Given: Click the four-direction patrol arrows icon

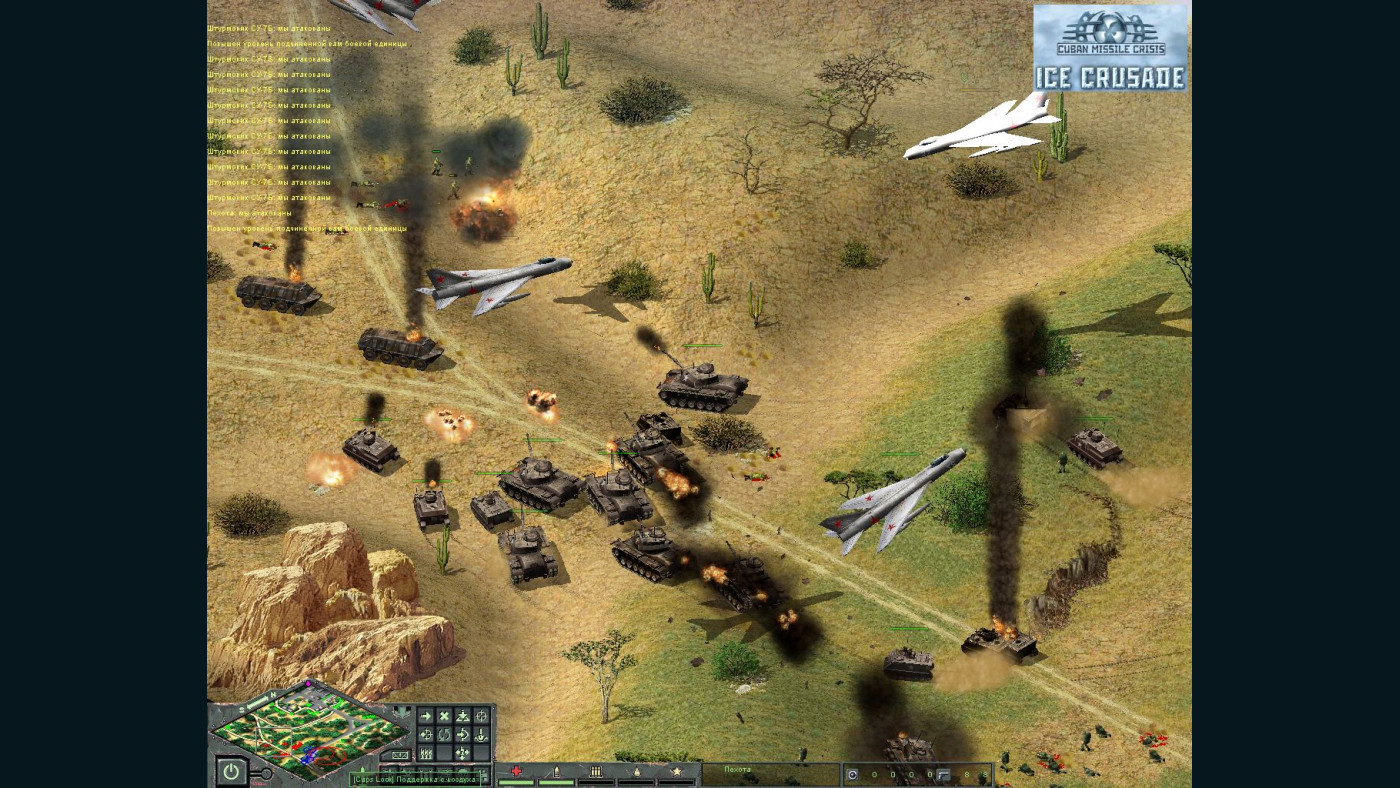Looking at the screenshot, I should point(461,753).
